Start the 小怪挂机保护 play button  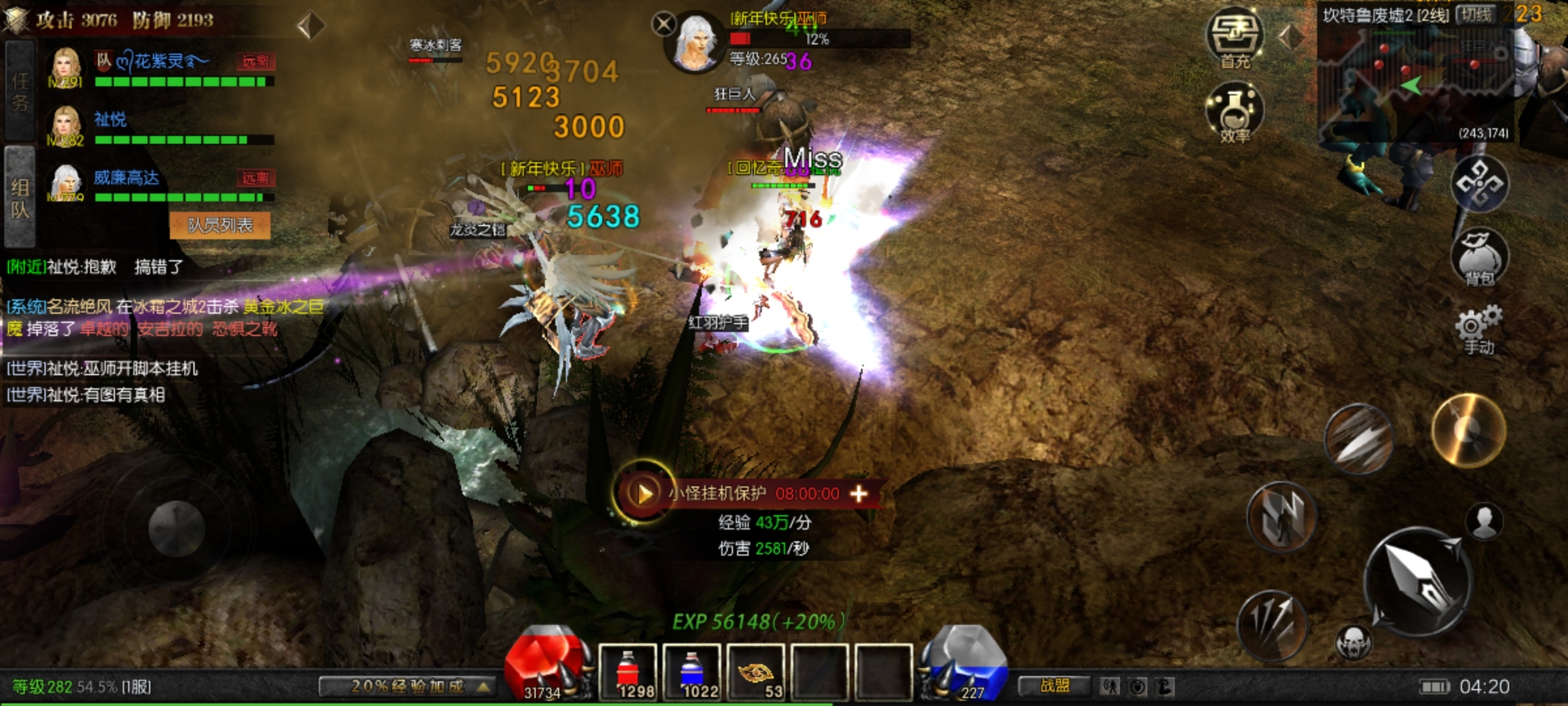pos(644,493)
